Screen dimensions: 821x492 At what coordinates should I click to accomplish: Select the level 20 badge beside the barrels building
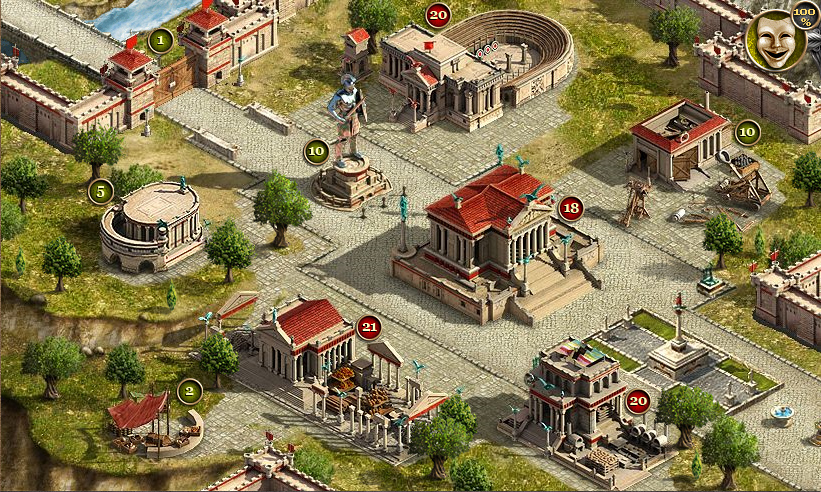click(x=638, y=402)
